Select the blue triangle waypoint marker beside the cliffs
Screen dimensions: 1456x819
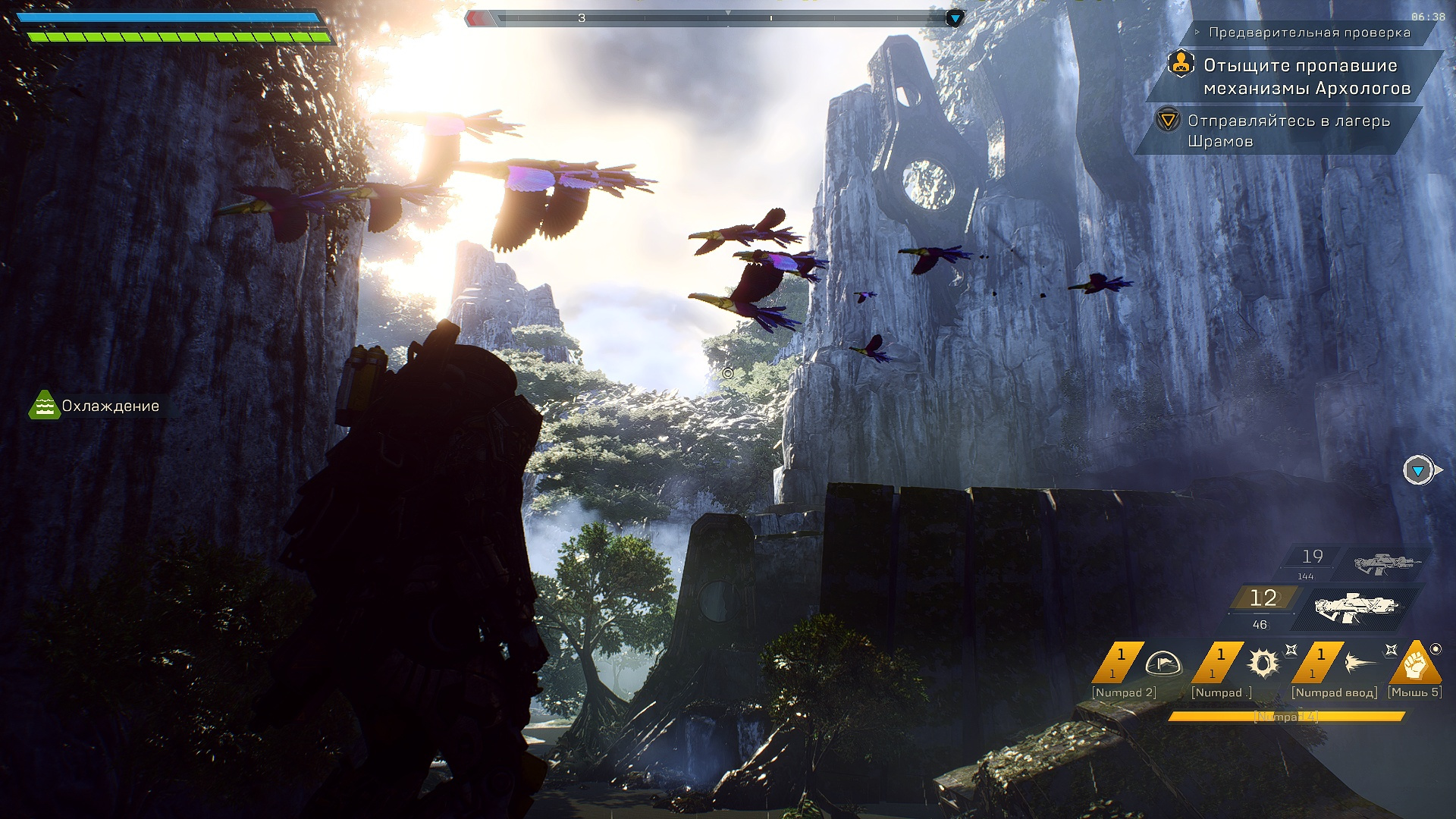[1418, 471]
